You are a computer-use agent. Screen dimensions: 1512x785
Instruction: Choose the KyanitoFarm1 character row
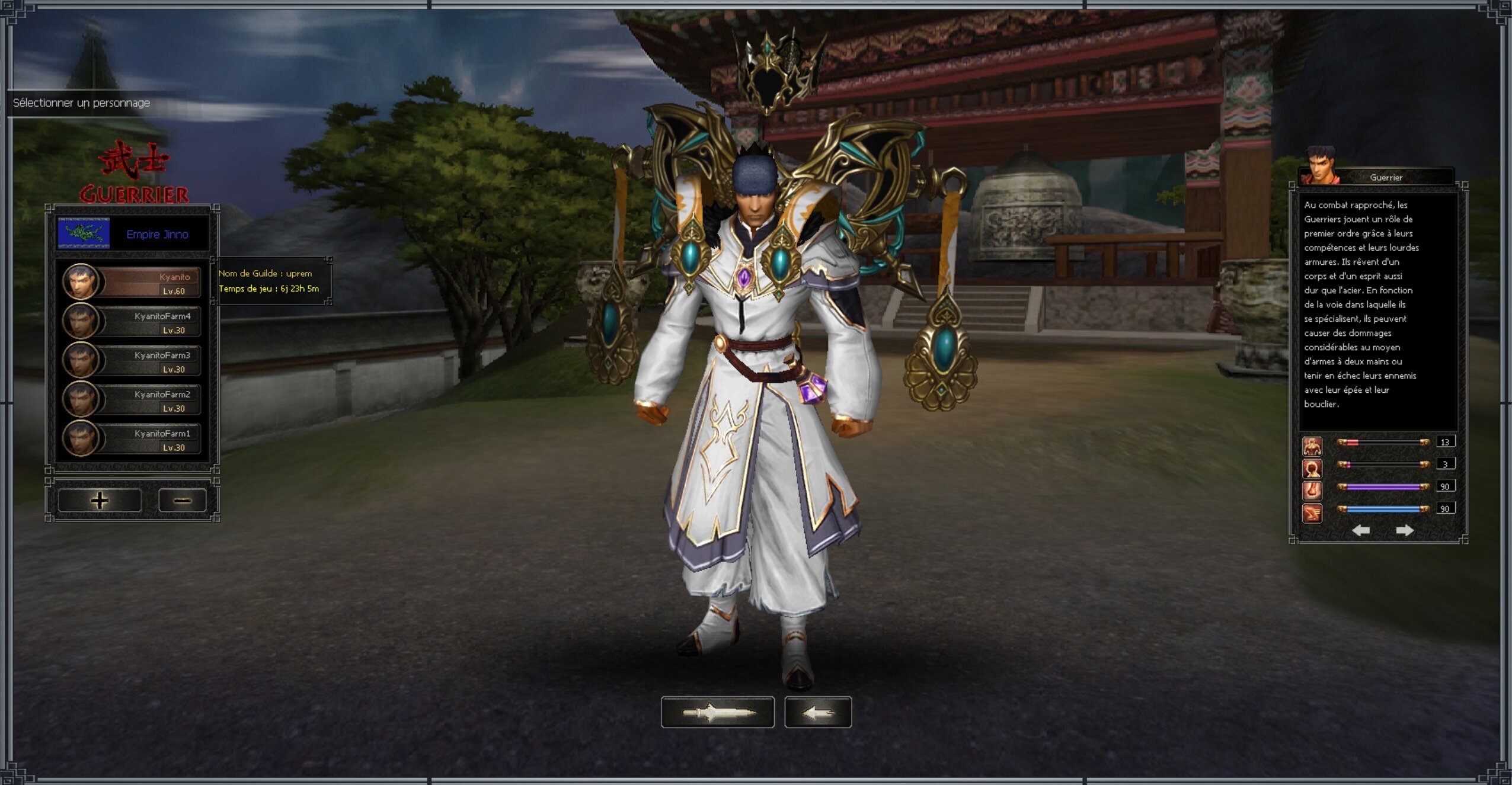tap(132, 439)
